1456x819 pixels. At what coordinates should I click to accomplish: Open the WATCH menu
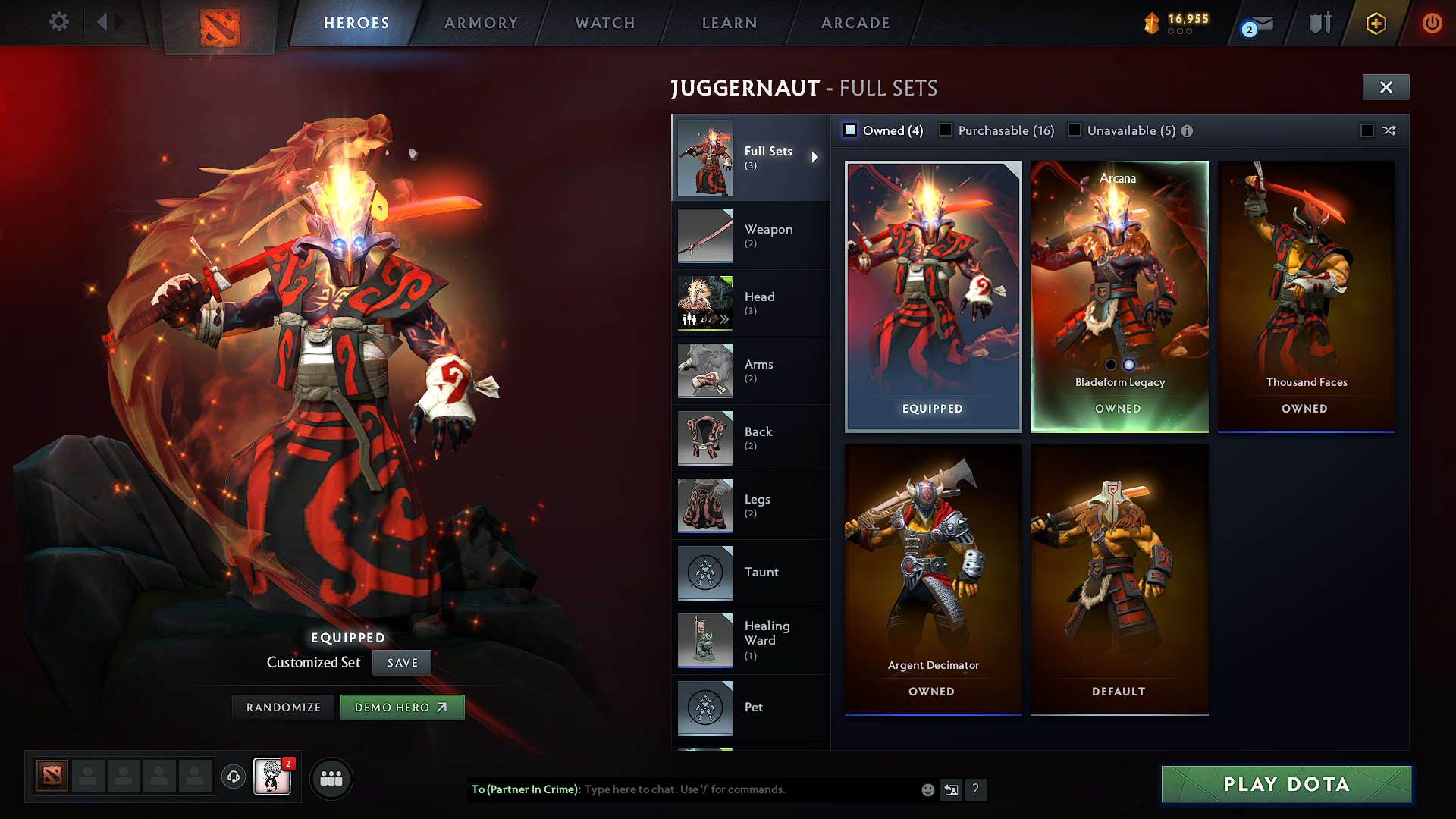pyautogui.click(x=604, y=23)
